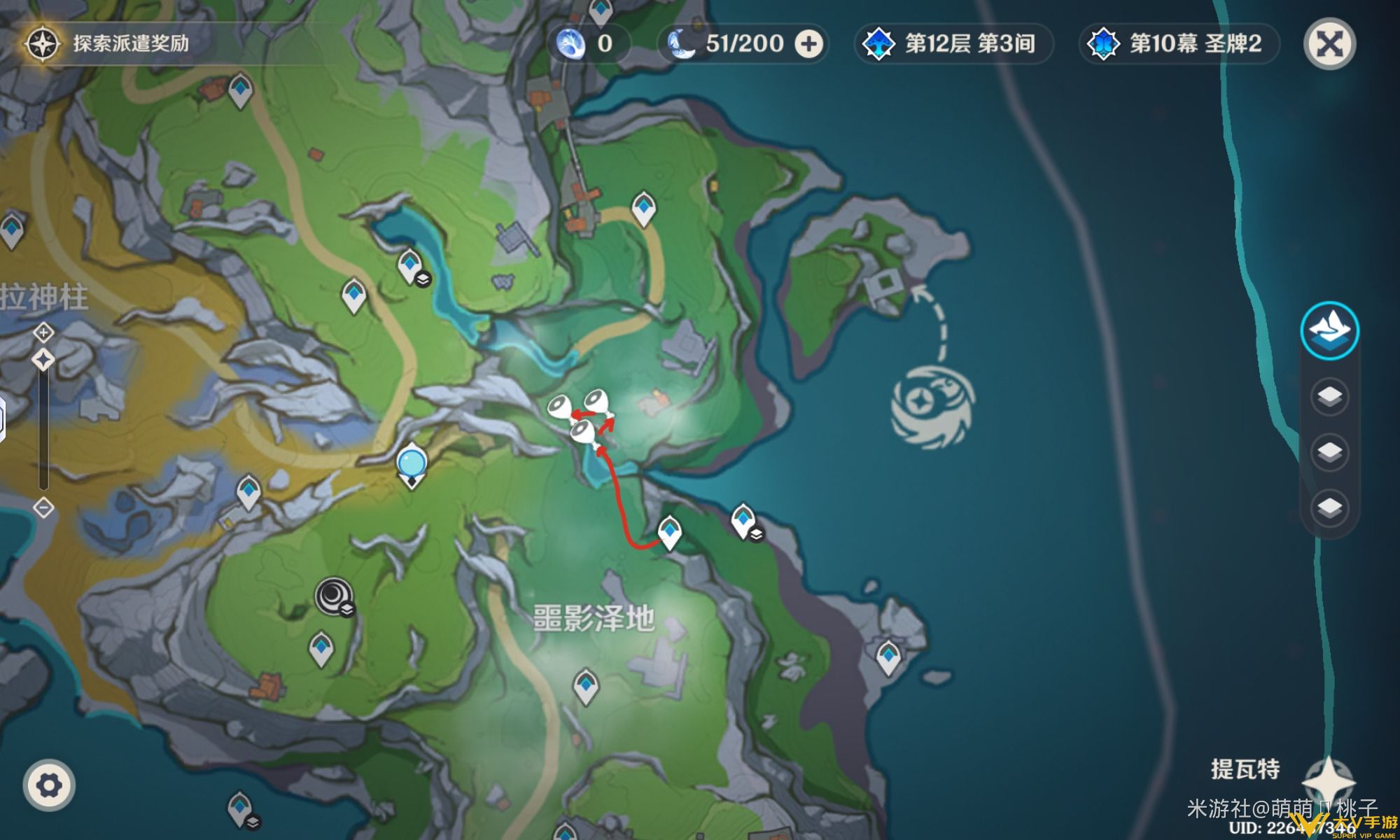1400x840 pixels.
Task: Select the blue statue orb map marker
Action: (412, 464)
